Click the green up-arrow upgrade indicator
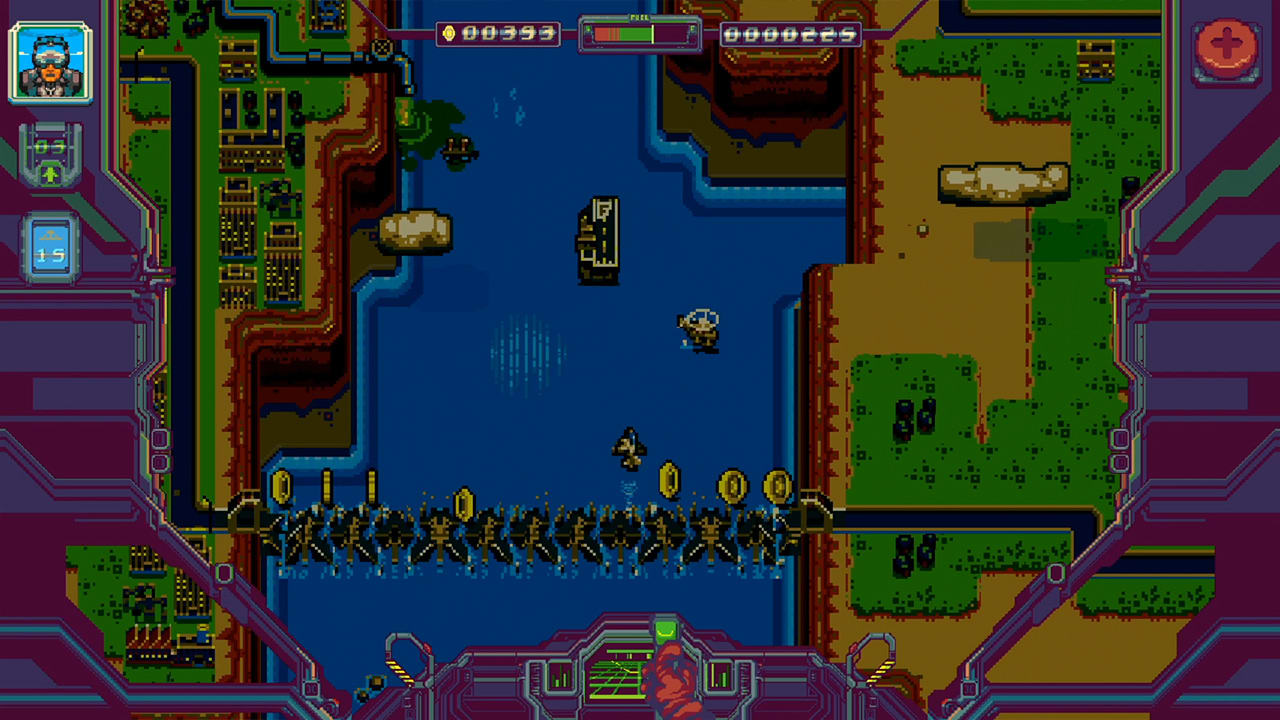1280x720 pixels. pos(50,175)
